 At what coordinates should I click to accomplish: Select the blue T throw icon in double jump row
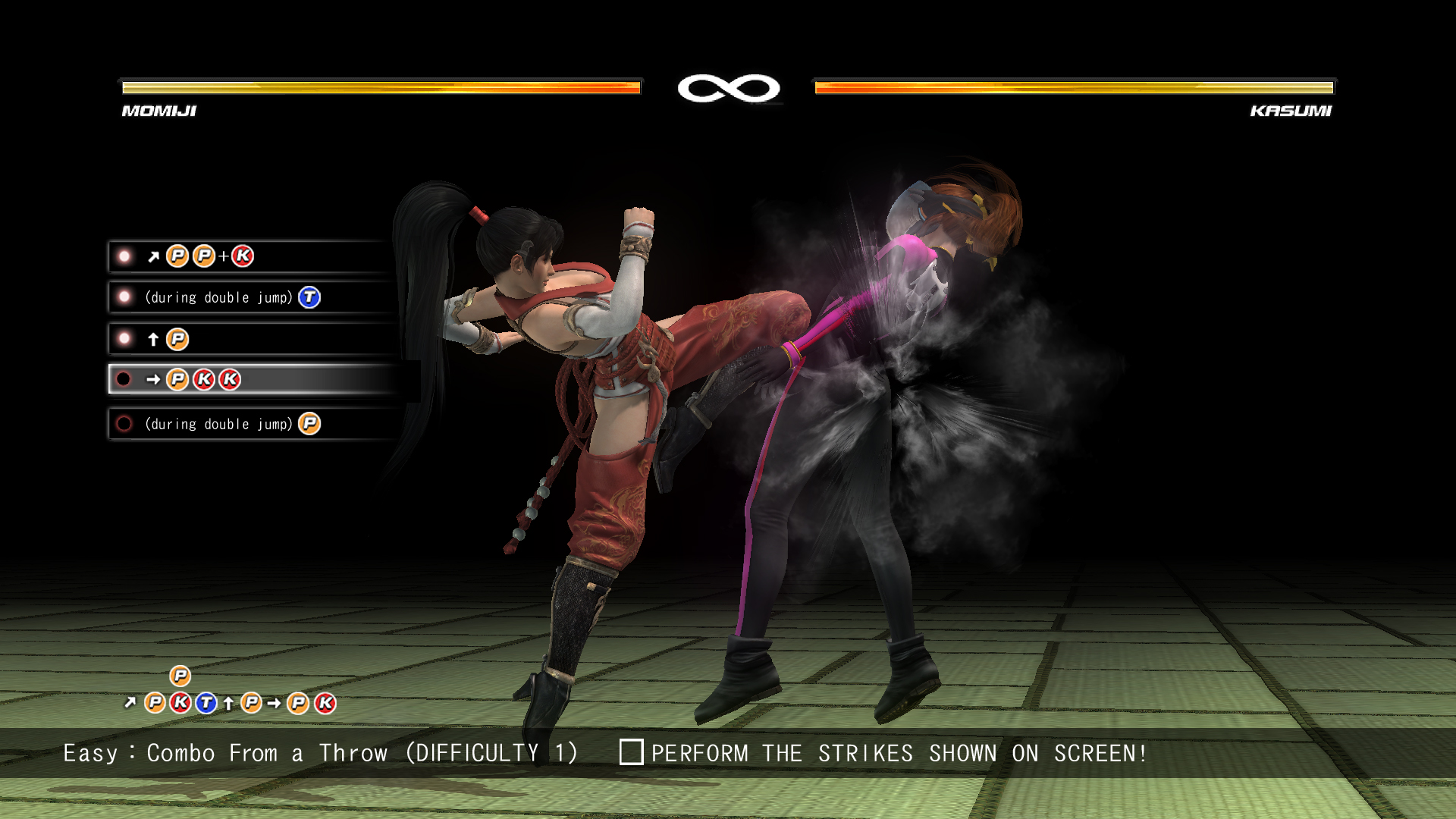[x=309, y=297]
